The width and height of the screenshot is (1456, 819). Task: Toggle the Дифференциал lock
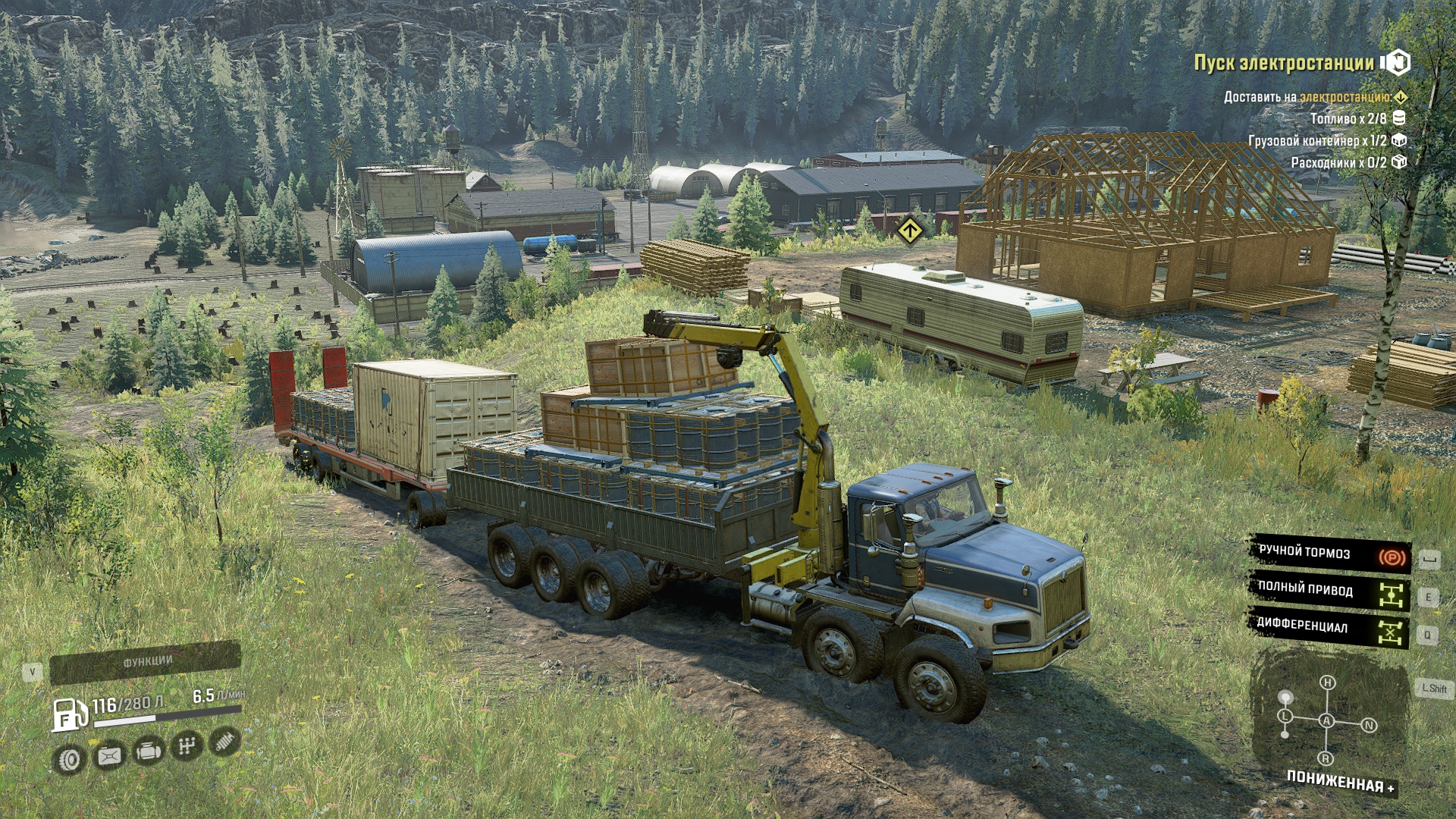coord(1329,627)
